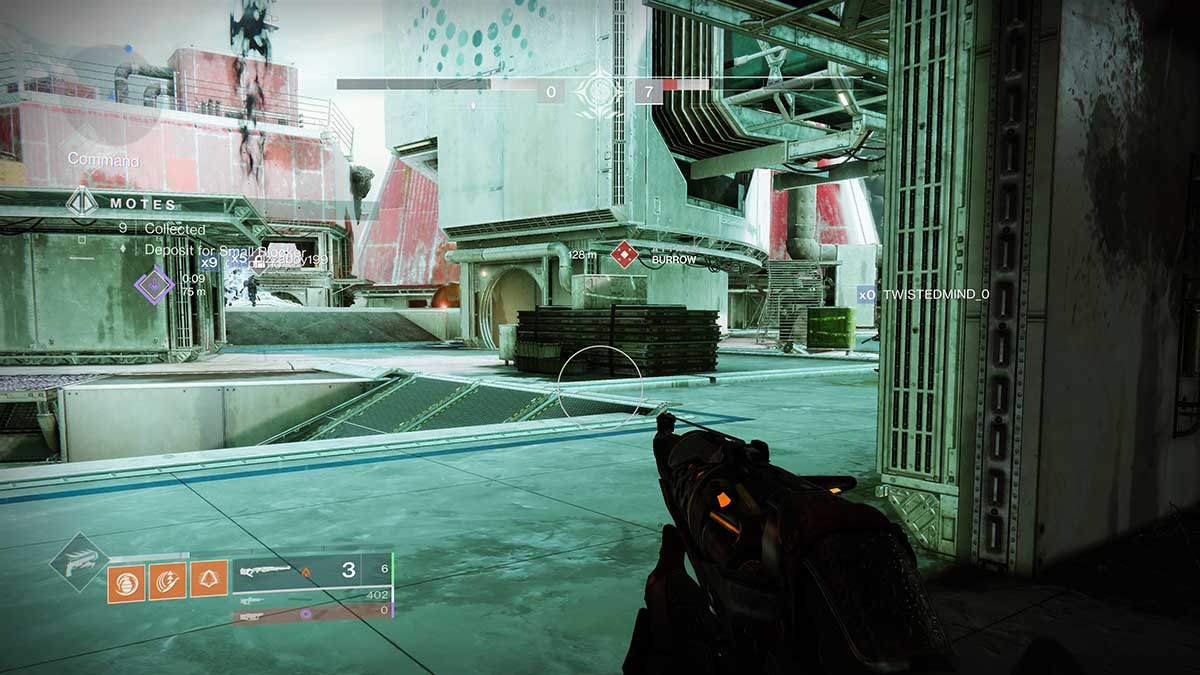Activate the melee ability icon
1200x675 pixels.
point(167,580)
